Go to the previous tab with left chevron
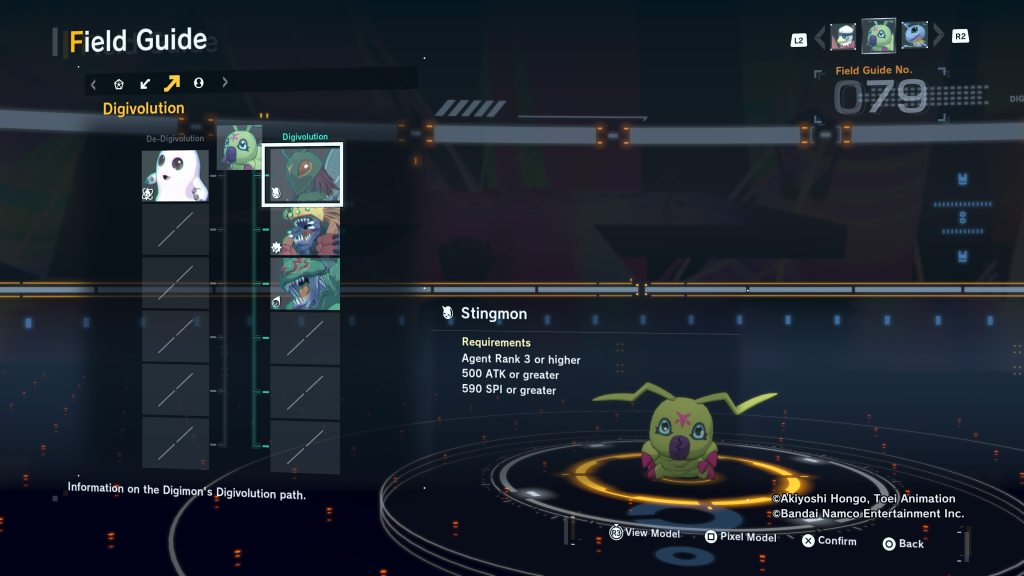 [x=94, y=84]
